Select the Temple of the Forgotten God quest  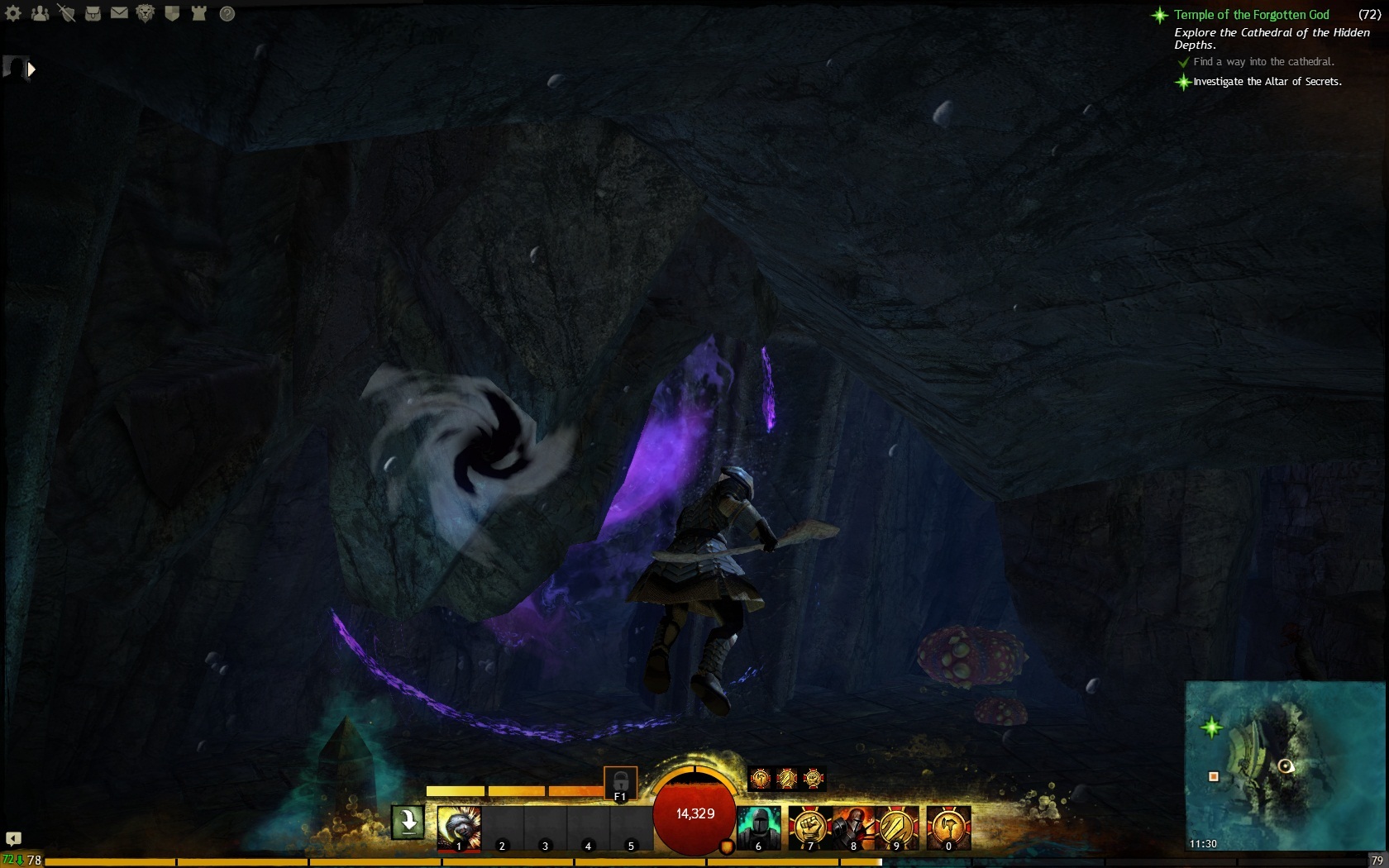tap(1251, 15)
